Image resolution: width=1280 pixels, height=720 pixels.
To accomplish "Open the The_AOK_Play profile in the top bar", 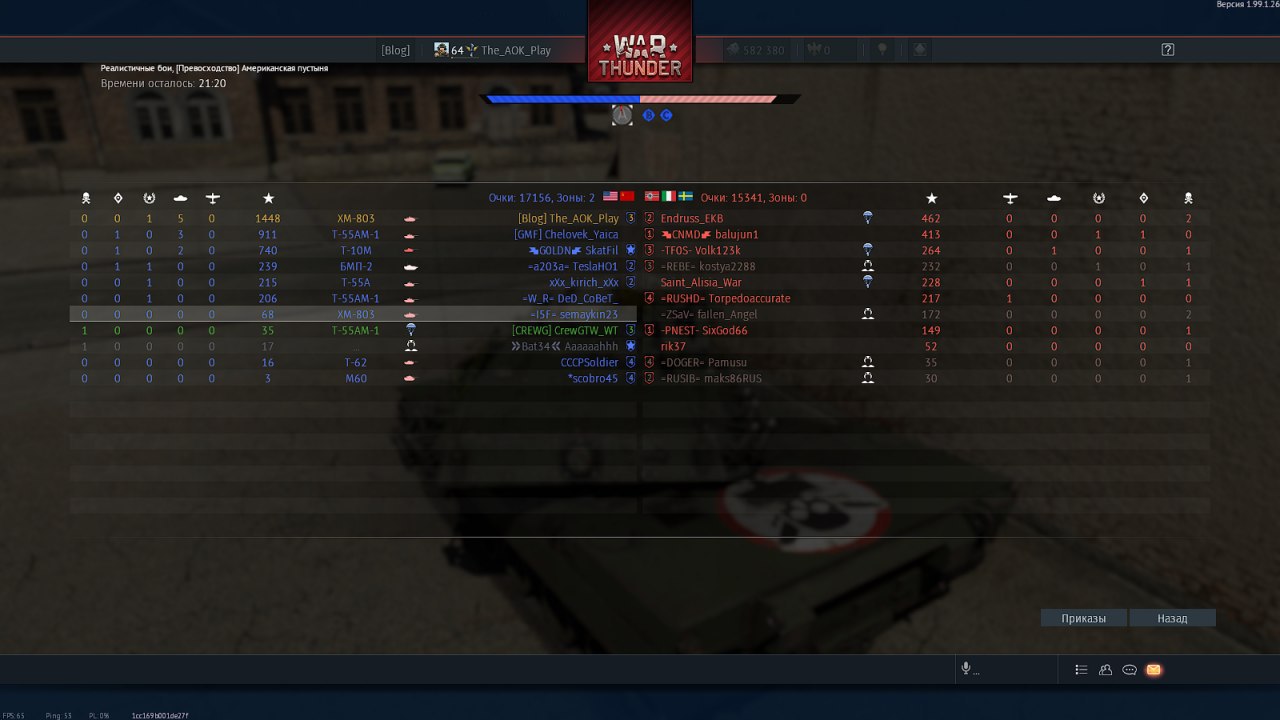I will pos(516,50).
